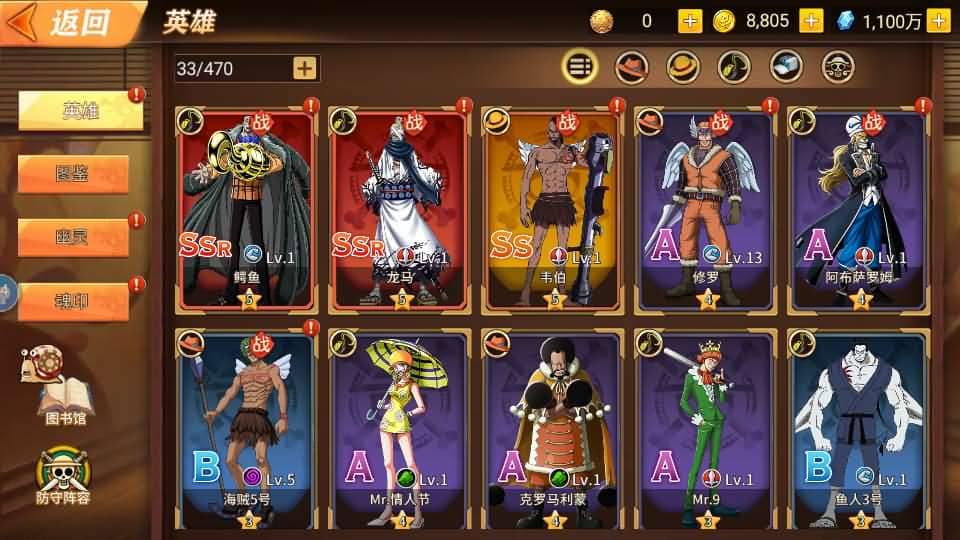Show all heroes with the list filter icon

[580, 67]
